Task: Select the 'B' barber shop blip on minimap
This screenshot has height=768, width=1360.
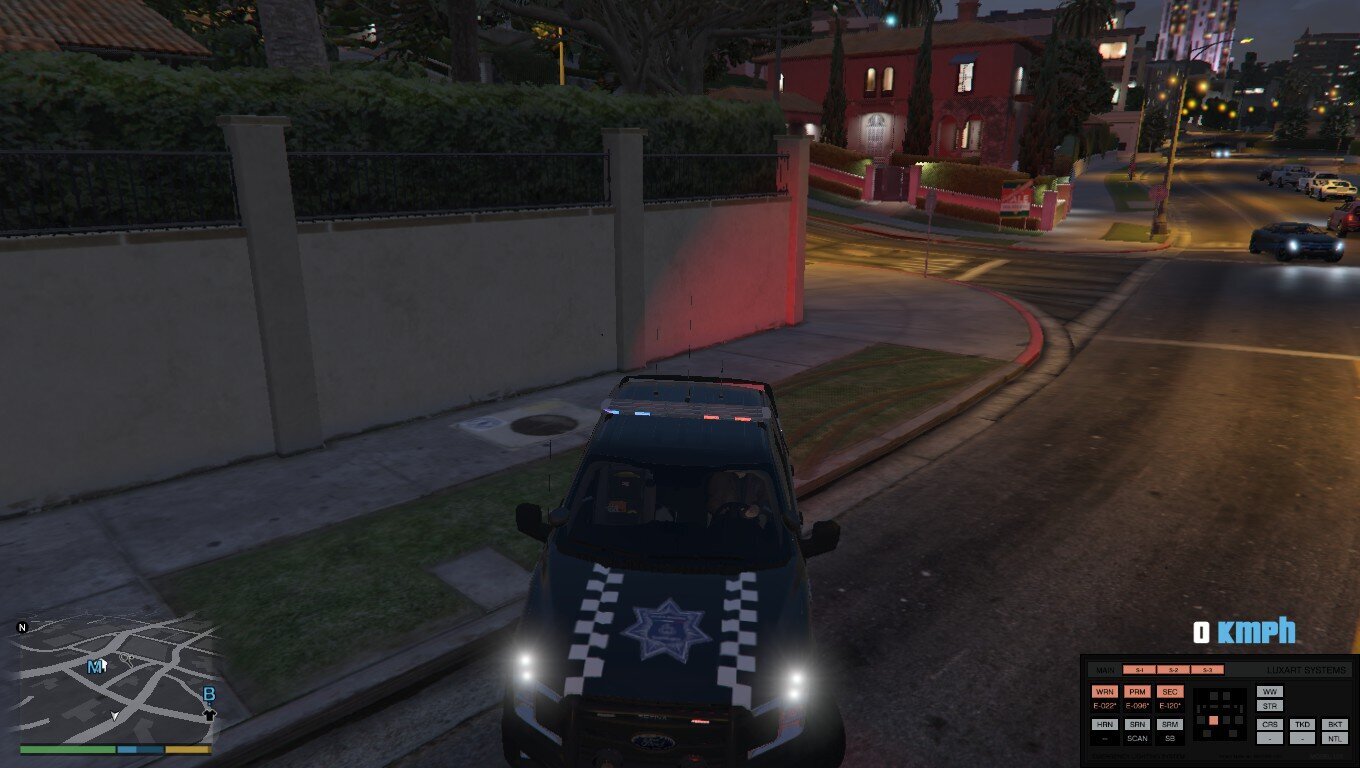Action: [208, 694]
